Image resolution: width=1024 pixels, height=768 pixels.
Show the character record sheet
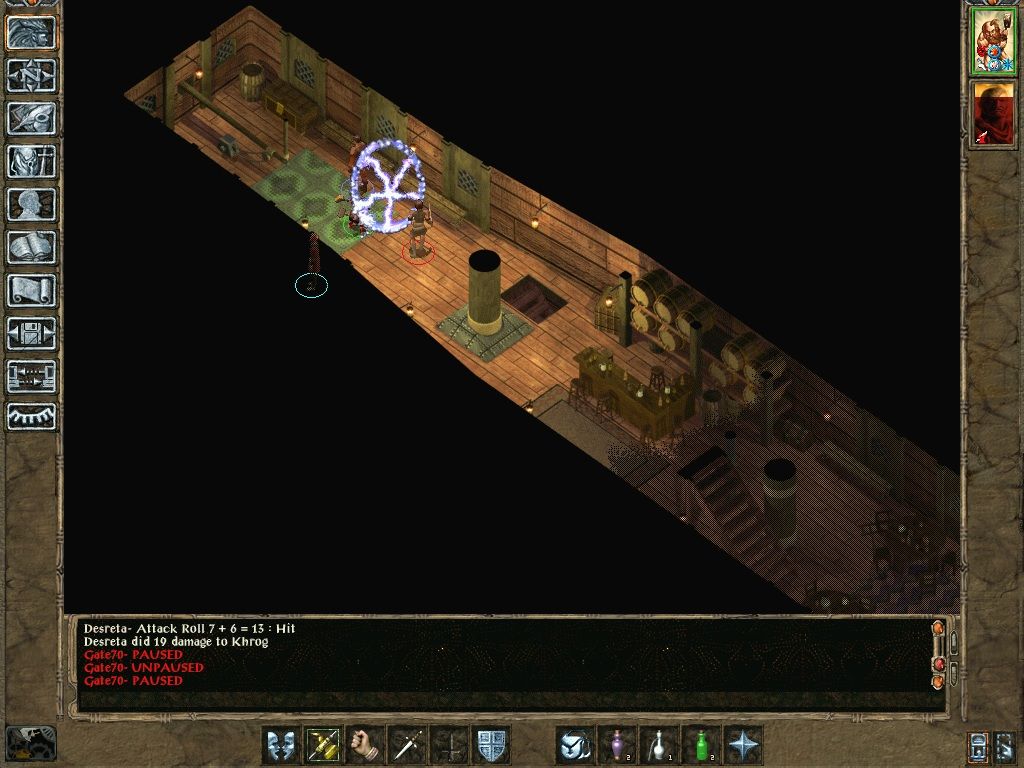(x=32, y=204)
